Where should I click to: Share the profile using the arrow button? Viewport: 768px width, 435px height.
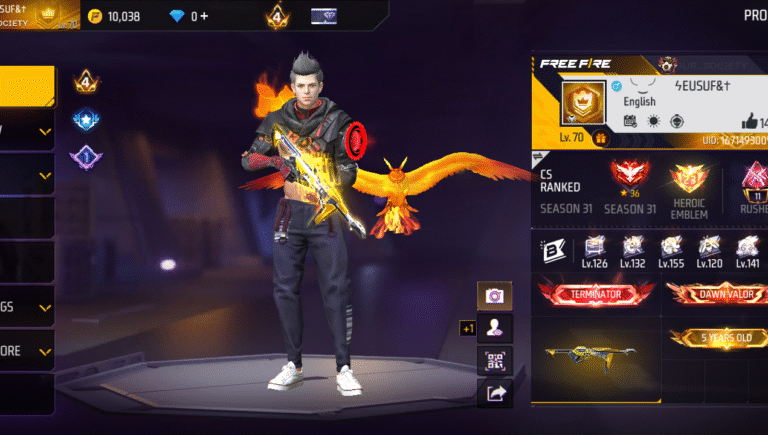(x=494, y=394)
